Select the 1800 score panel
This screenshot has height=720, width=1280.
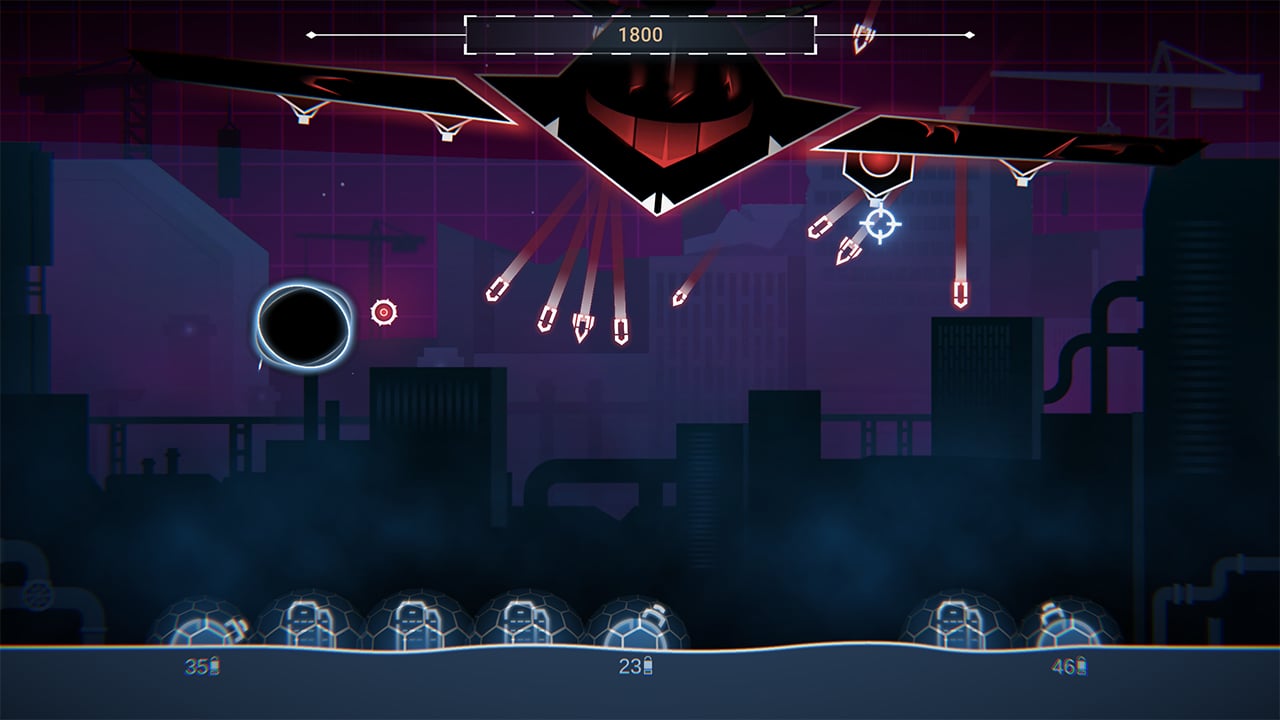point(640,33)
